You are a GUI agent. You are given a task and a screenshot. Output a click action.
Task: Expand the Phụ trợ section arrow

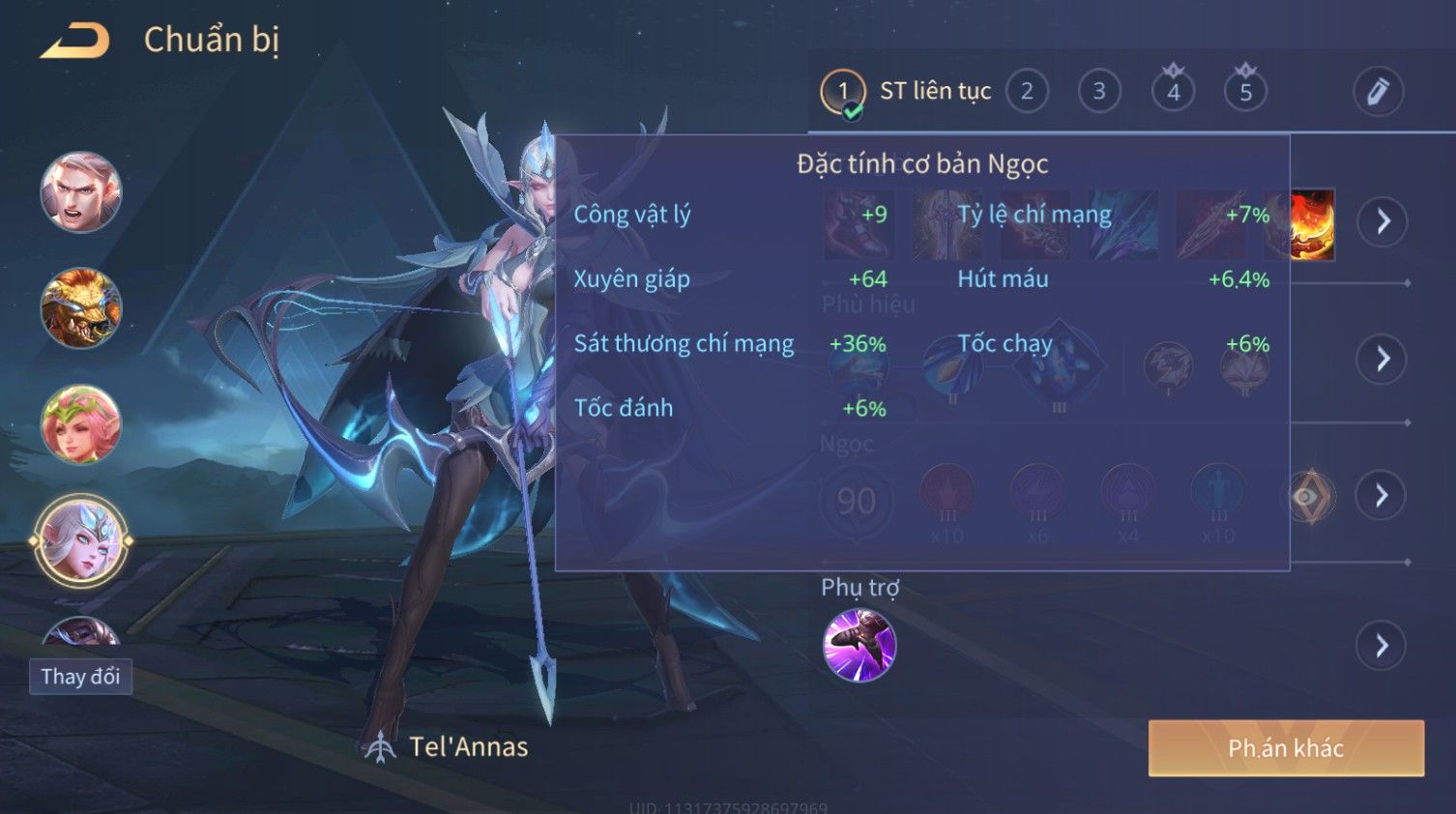pos(1383,646)
